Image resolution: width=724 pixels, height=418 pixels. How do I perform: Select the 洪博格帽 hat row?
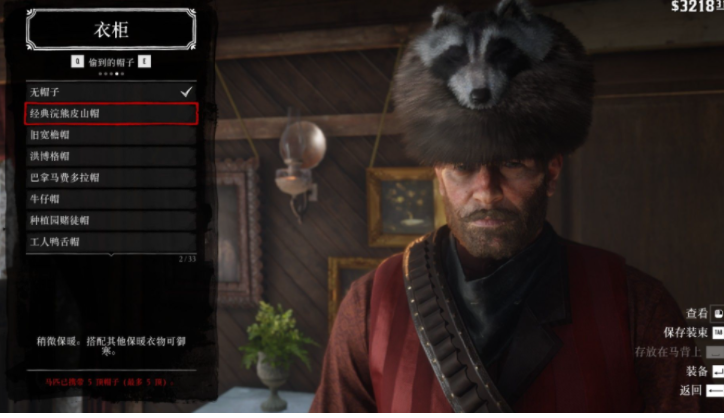coord(110,156)
